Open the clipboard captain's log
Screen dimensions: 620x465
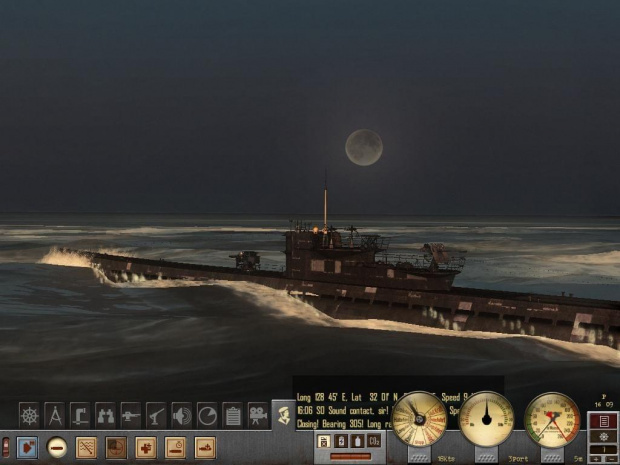pyautogui.click(x=233, y=415)
